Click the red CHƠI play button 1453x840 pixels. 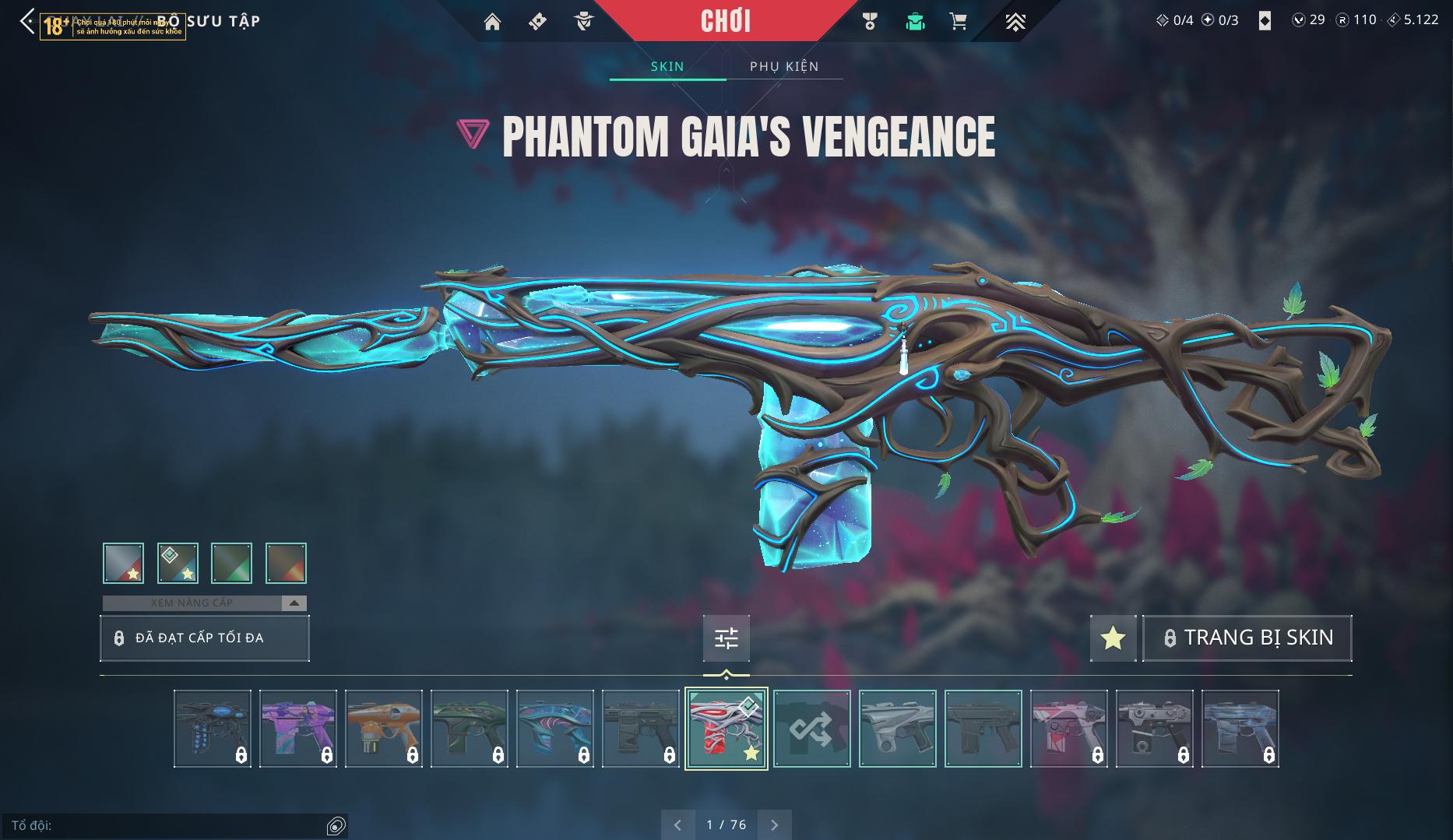(x=726, y=21)
